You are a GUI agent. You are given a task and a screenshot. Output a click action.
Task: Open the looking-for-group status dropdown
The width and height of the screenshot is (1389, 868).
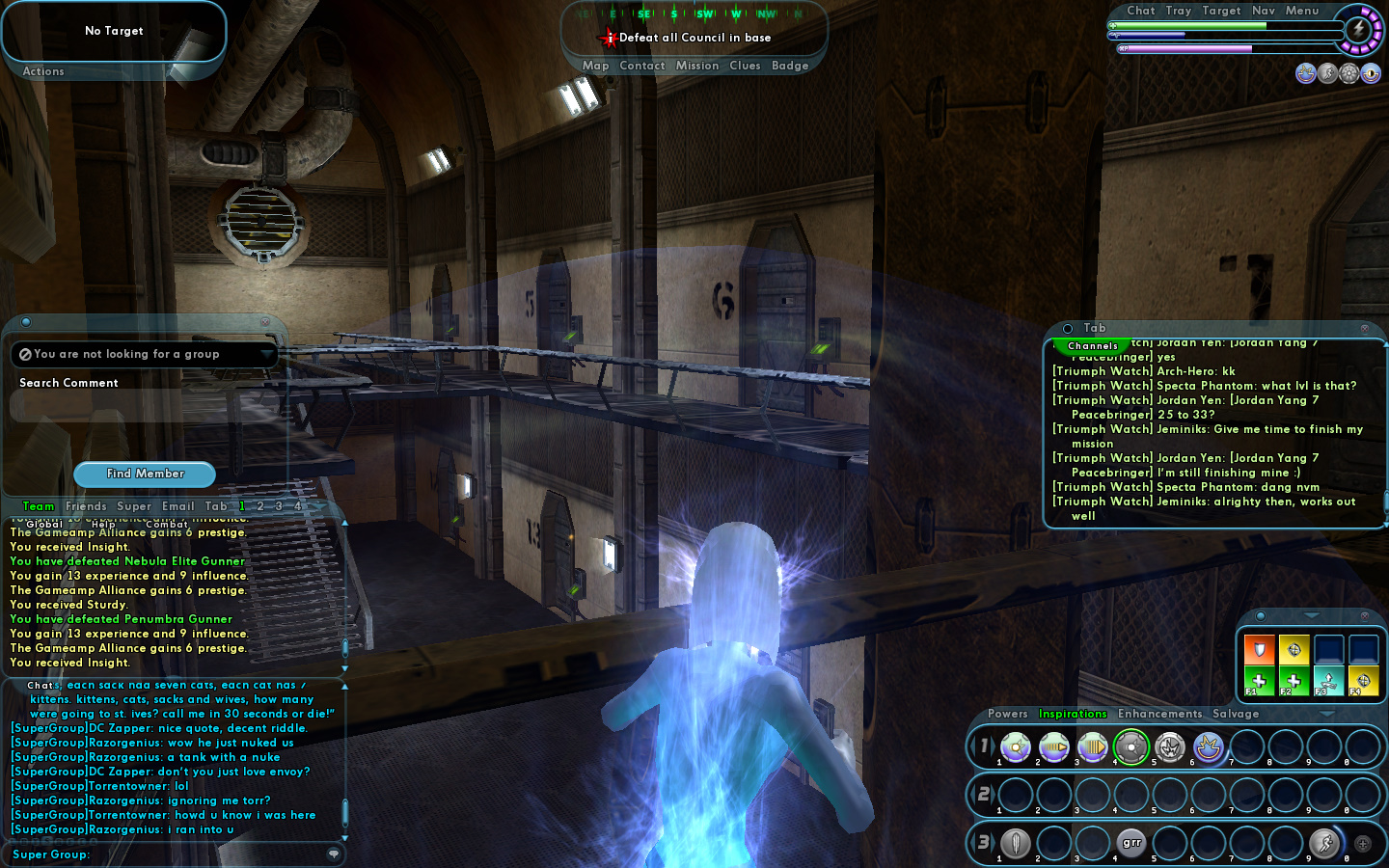(266, 355)
